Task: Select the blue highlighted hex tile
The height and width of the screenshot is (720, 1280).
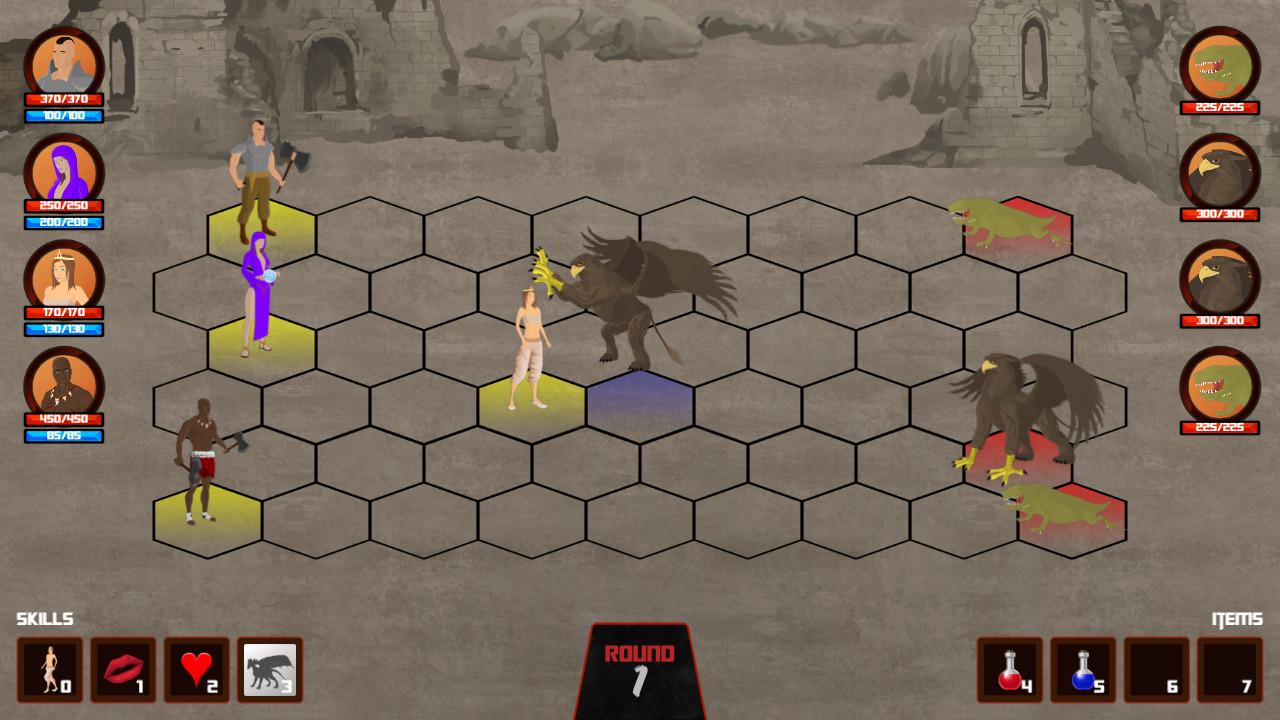Action: click(641, 398)
